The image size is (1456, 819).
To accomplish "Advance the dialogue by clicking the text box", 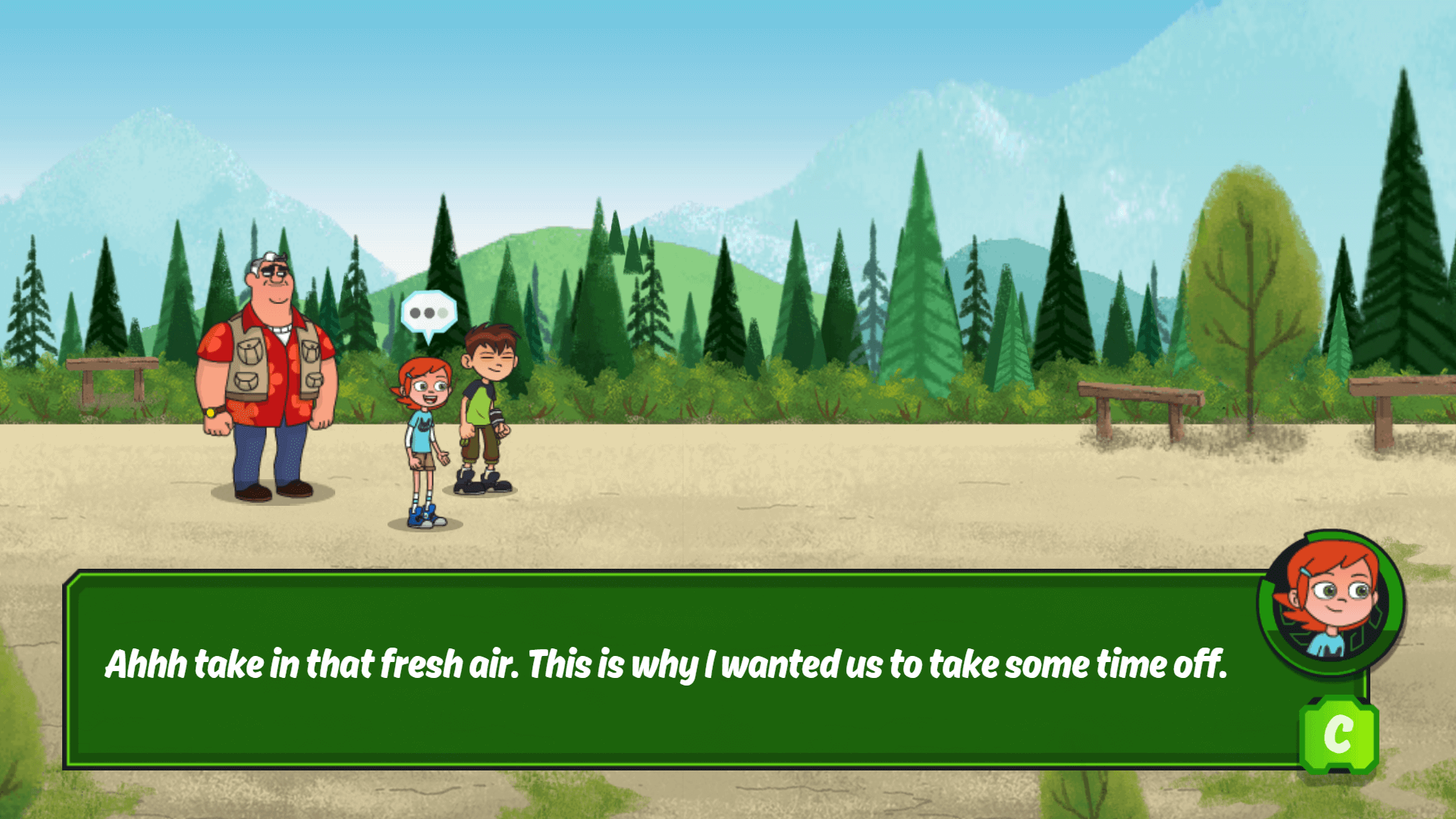I will [x=682, y=667].
